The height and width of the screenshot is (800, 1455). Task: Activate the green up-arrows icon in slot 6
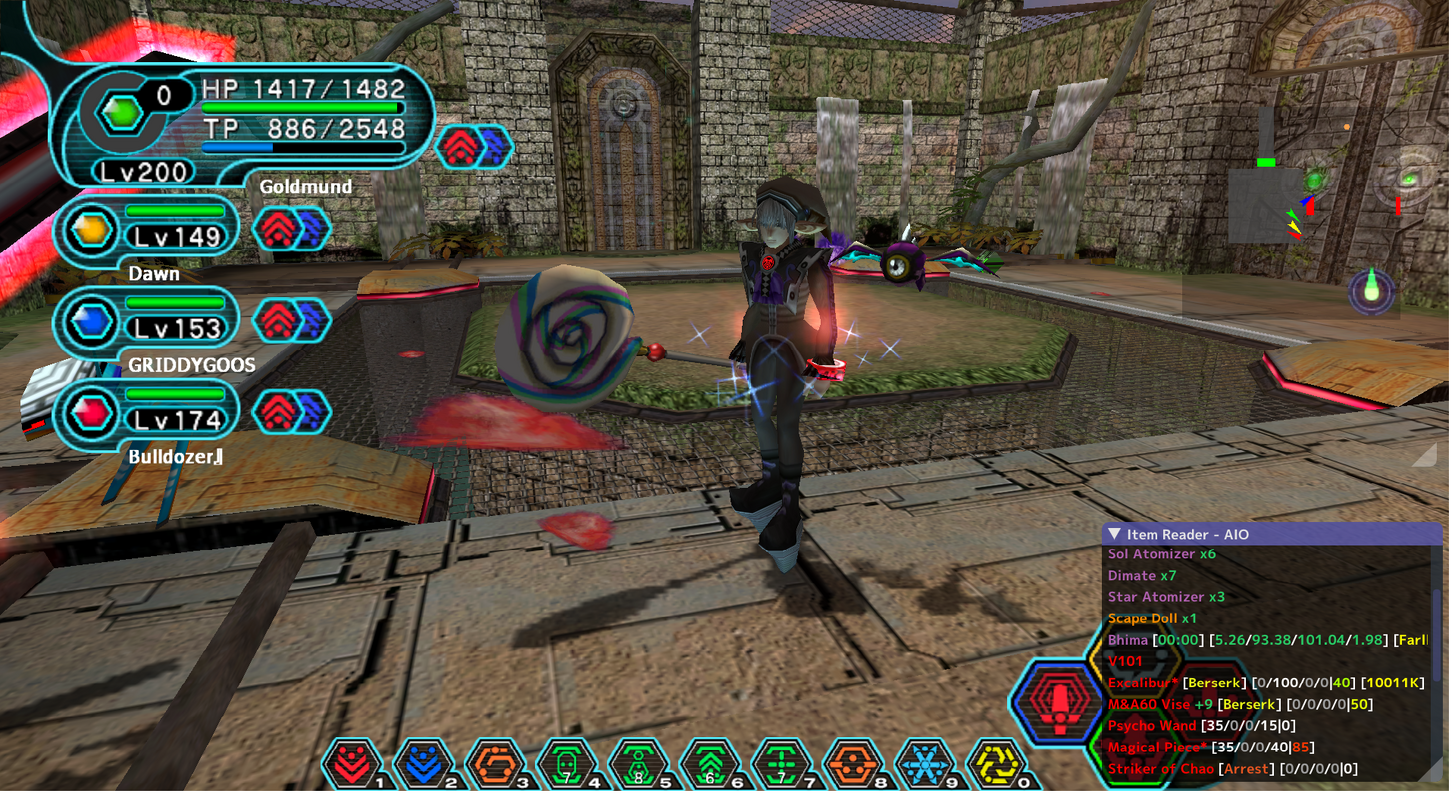click(x=709, y=766)
